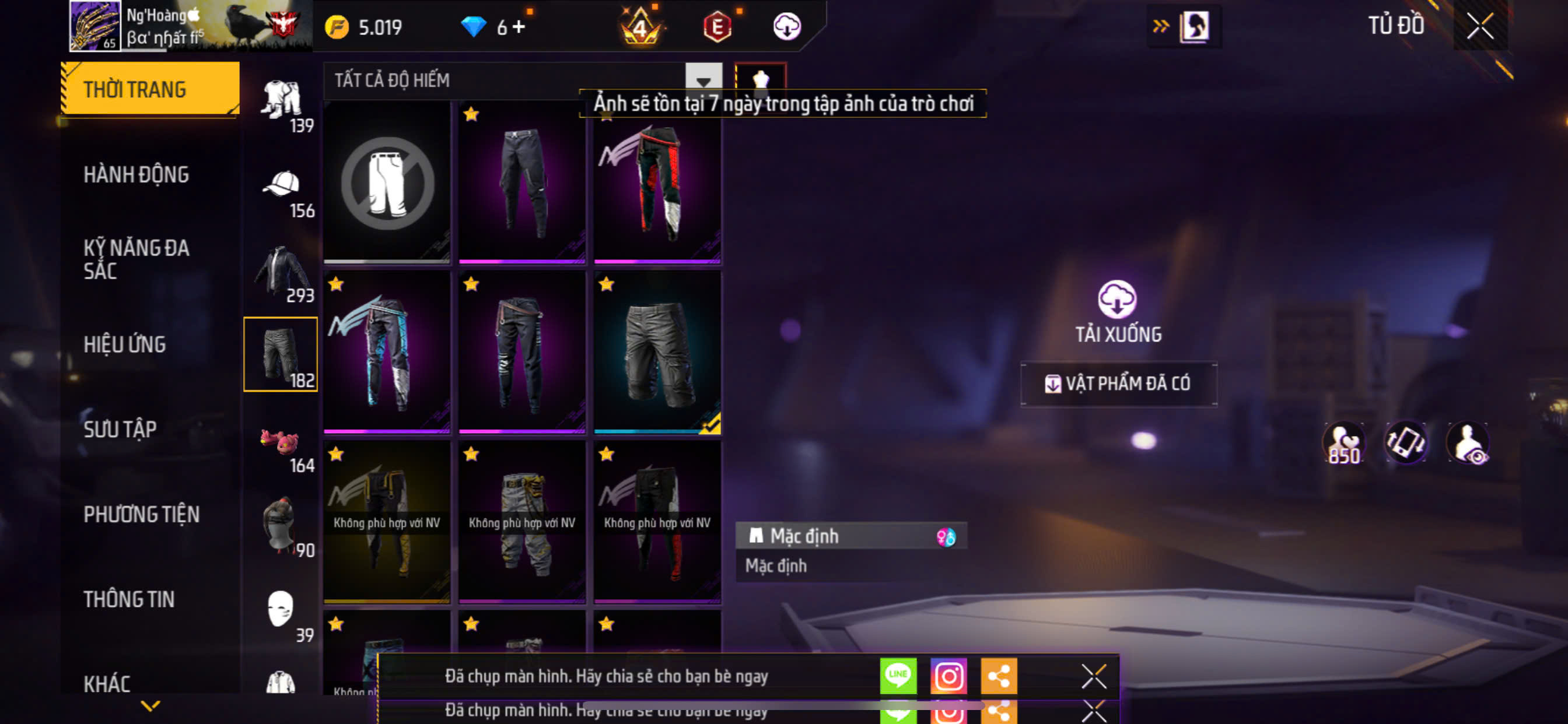Tap the TẢI XUỐNG download button
Viewport: 1568px width, 724px height.
pyautogui.click(x=1118, y=311)
